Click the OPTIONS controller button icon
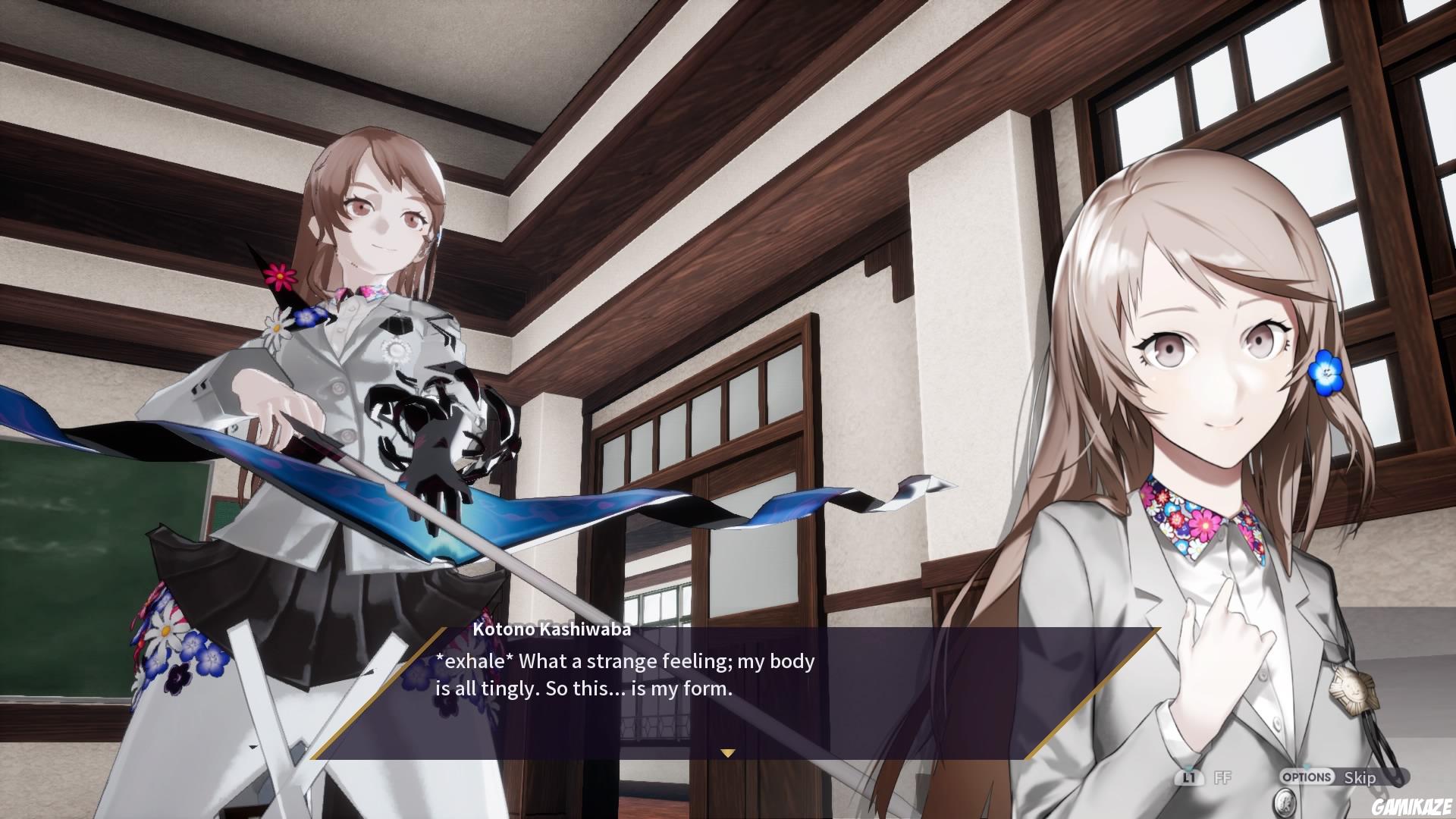This screenshot has height=819, width=1456. (x=1306, y=777)
